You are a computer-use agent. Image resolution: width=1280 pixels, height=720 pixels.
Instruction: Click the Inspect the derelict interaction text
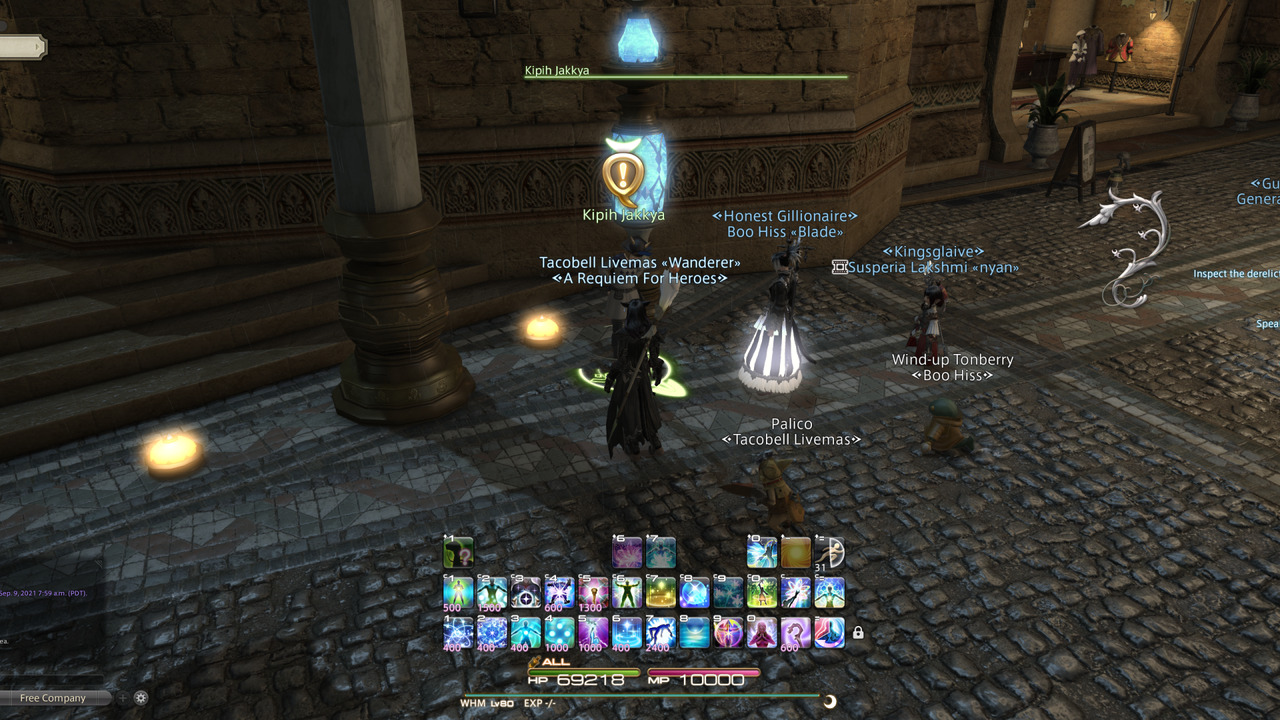pos(1237,273)
